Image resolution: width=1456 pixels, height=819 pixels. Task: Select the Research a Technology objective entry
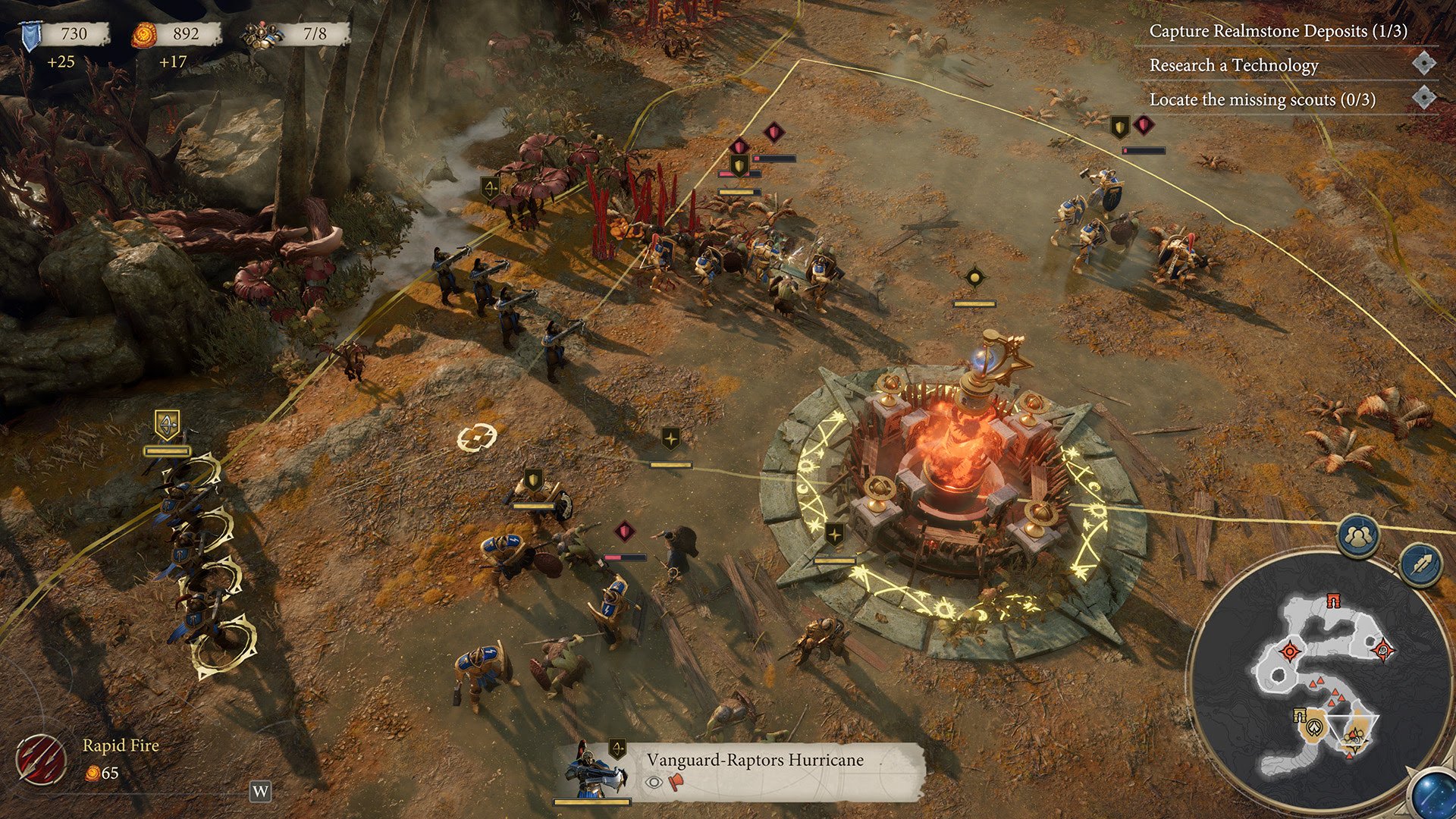(x=1233, y=67)
